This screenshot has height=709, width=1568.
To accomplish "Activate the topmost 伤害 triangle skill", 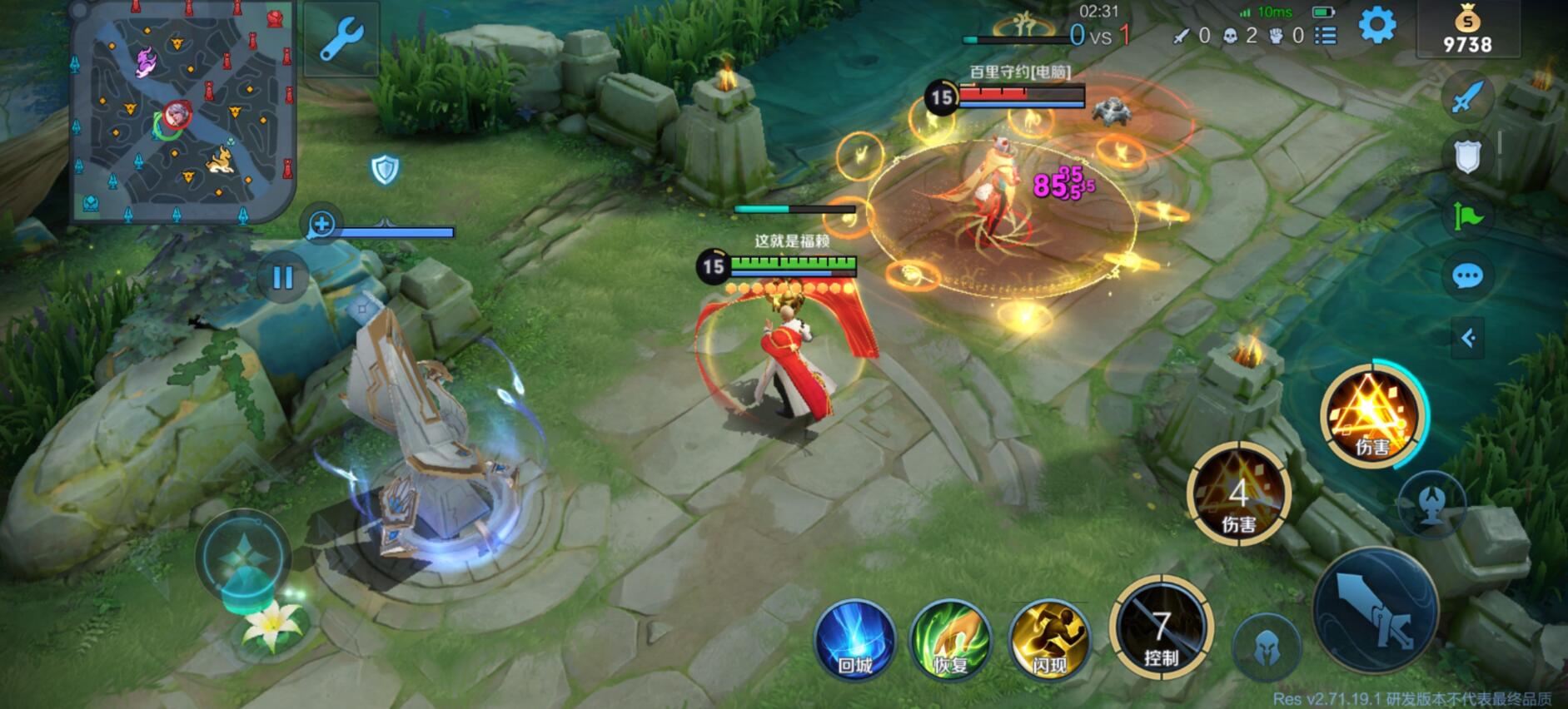I will [1371, 415].
